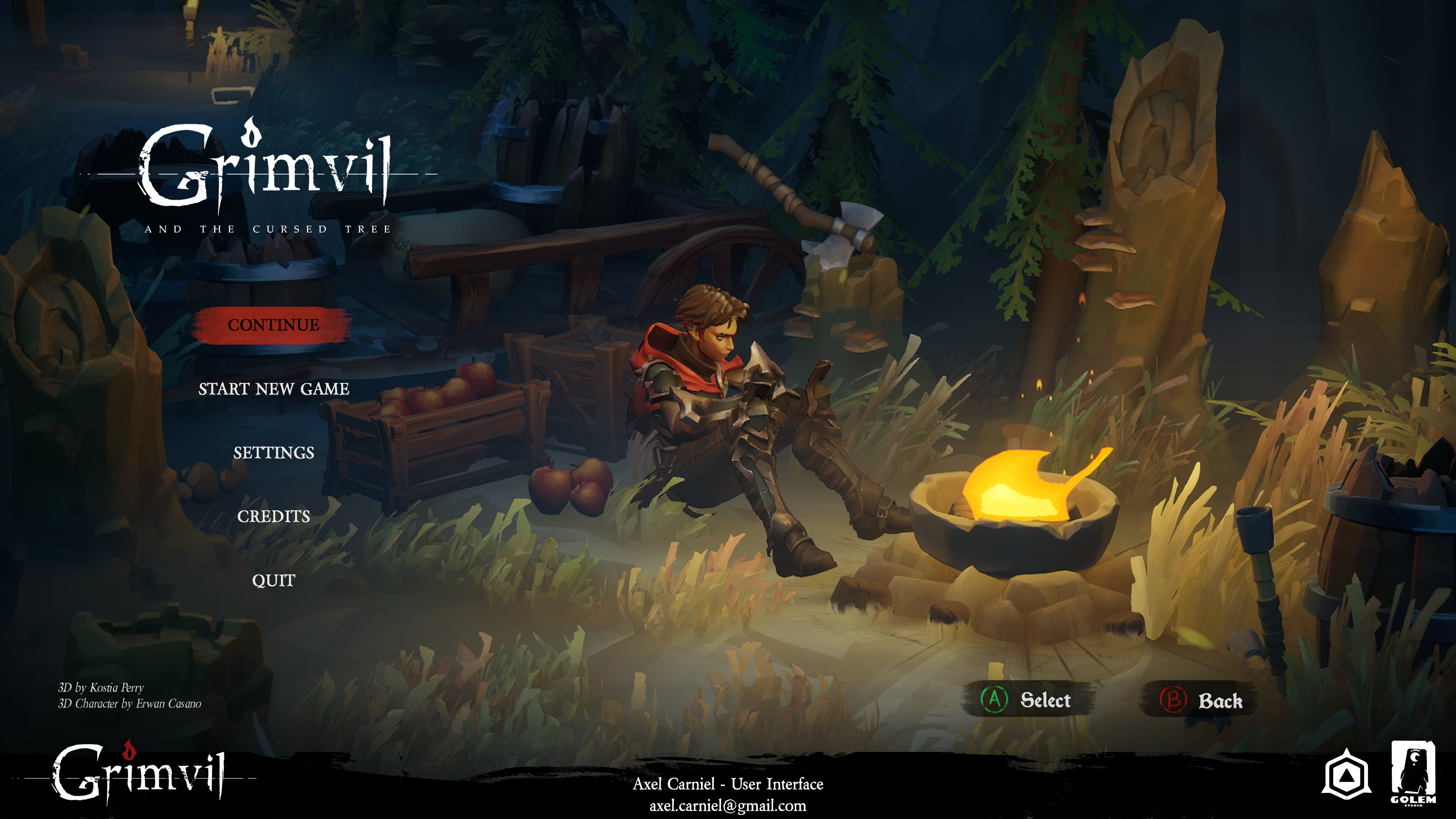
Task: Select Quit to exit the game
Action: coord(273,581)
